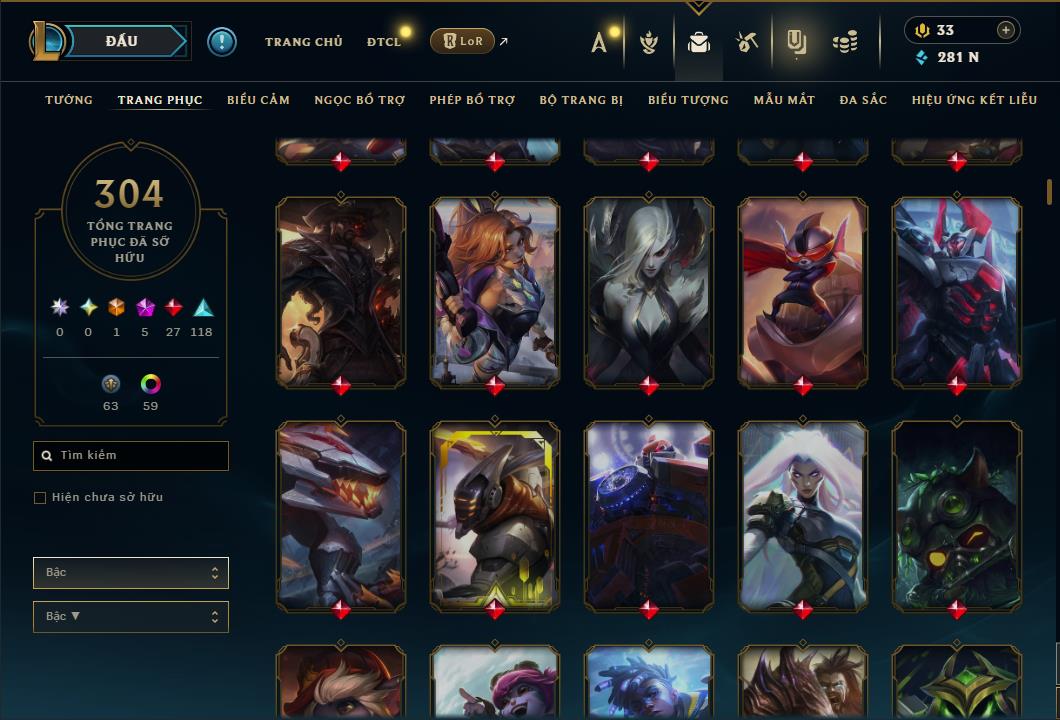This screenshot has width=1060, height=720.
Task: Select the green gas-mask character skin card
Action: 957,515
